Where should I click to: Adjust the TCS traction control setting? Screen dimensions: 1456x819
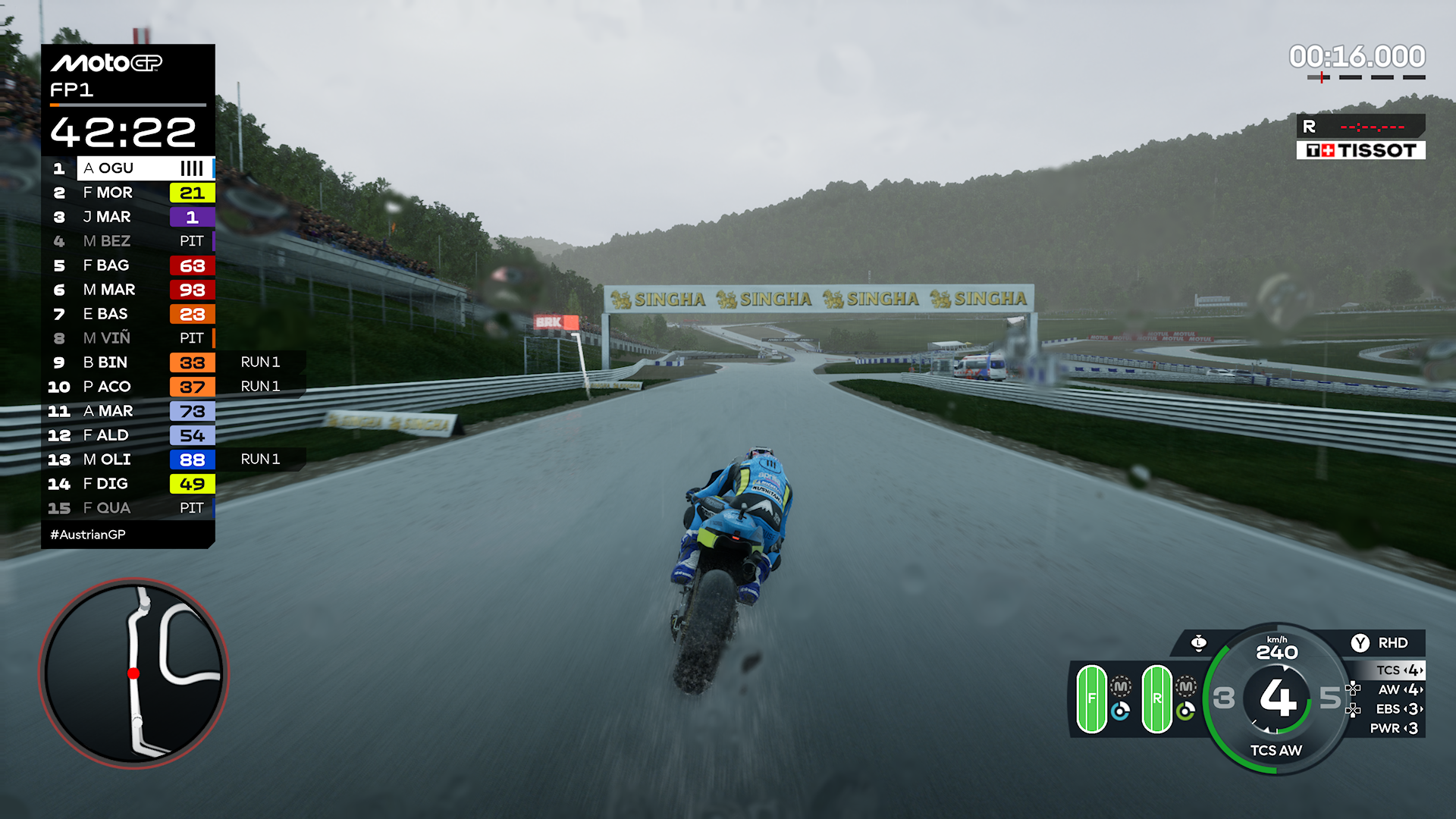(x=1400, y=670)
